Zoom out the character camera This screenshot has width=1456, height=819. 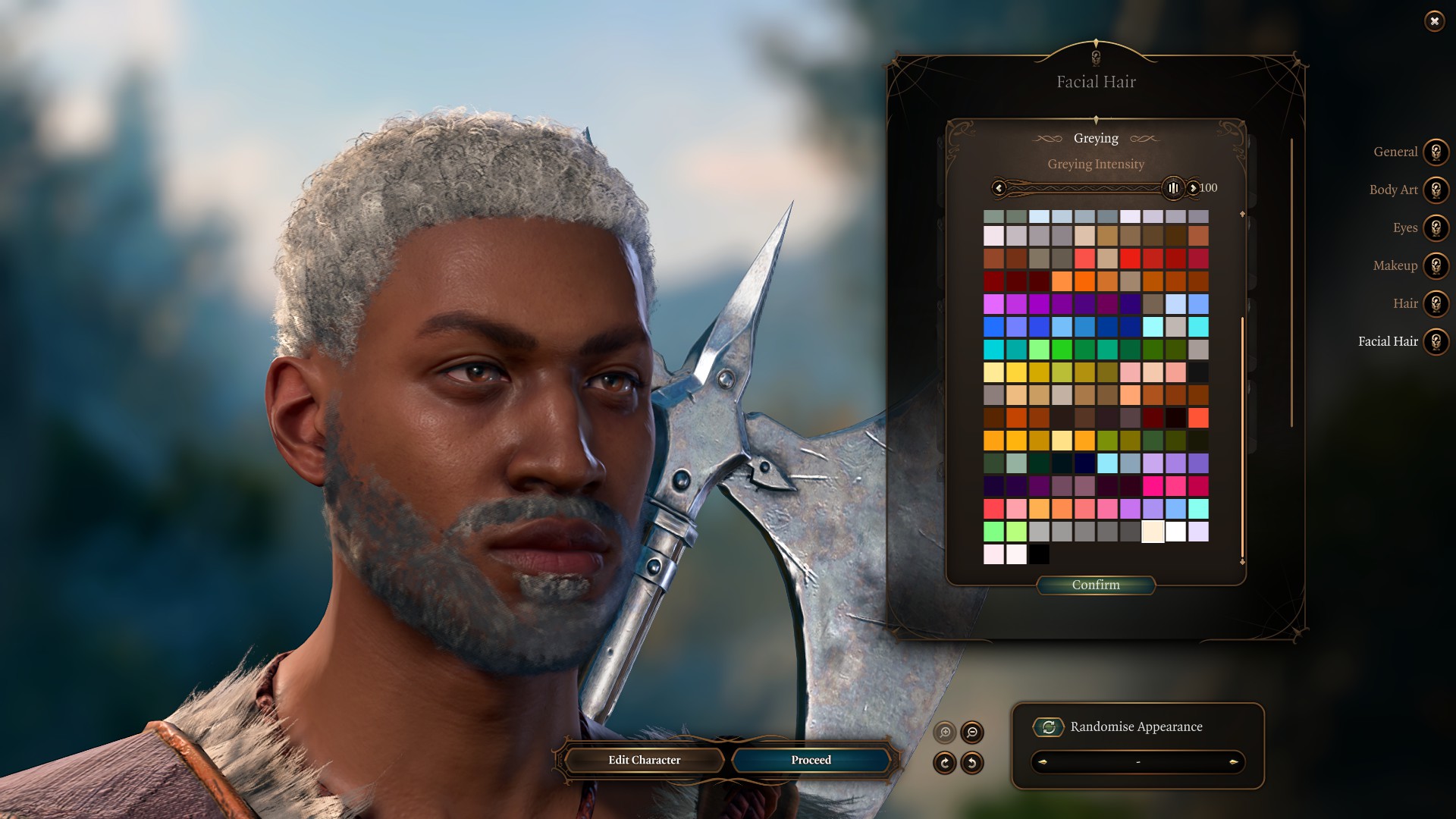pyautogui.click(x=971, y=732)
